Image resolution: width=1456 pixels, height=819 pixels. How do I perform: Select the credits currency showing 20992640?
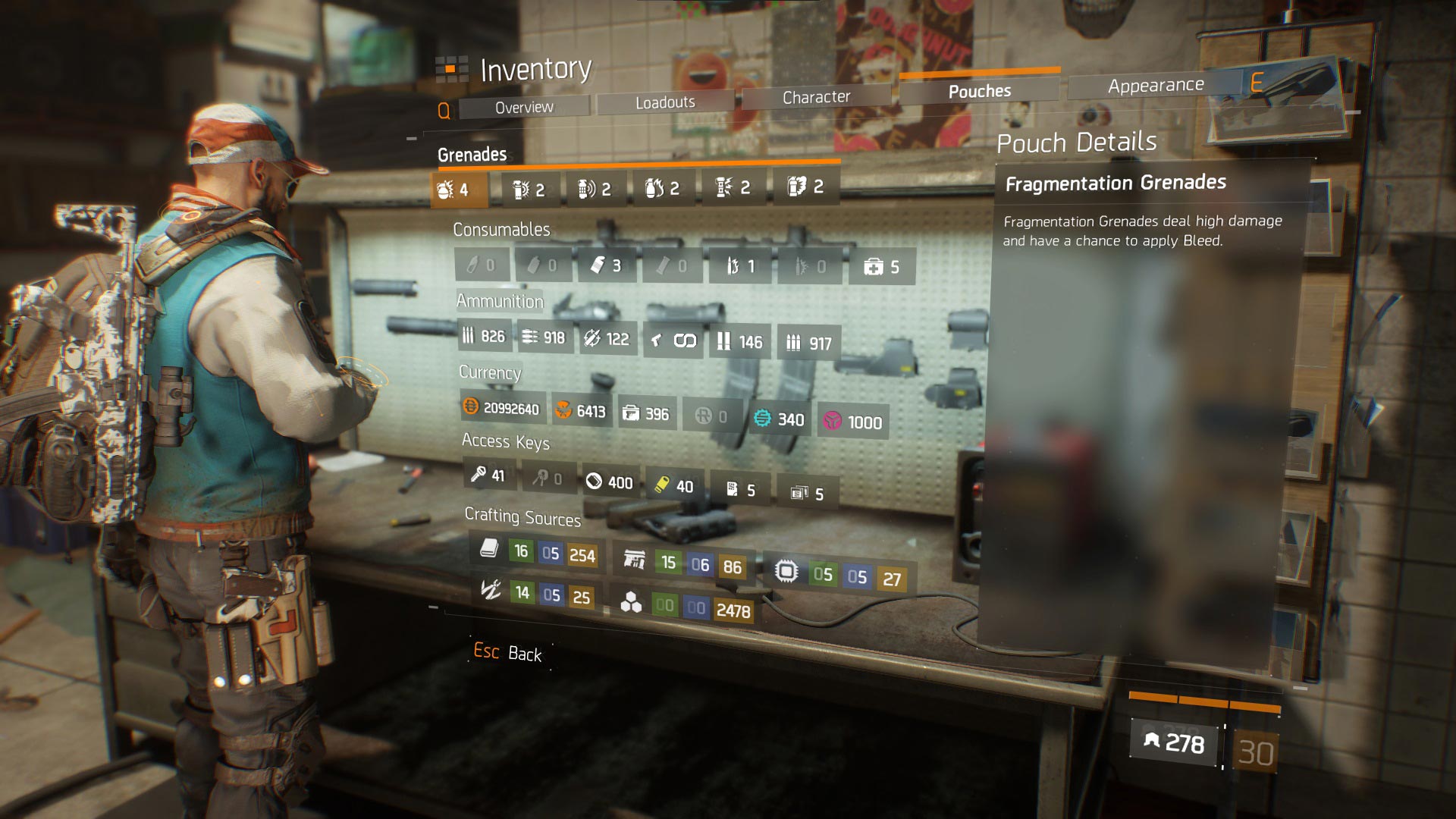501,408
